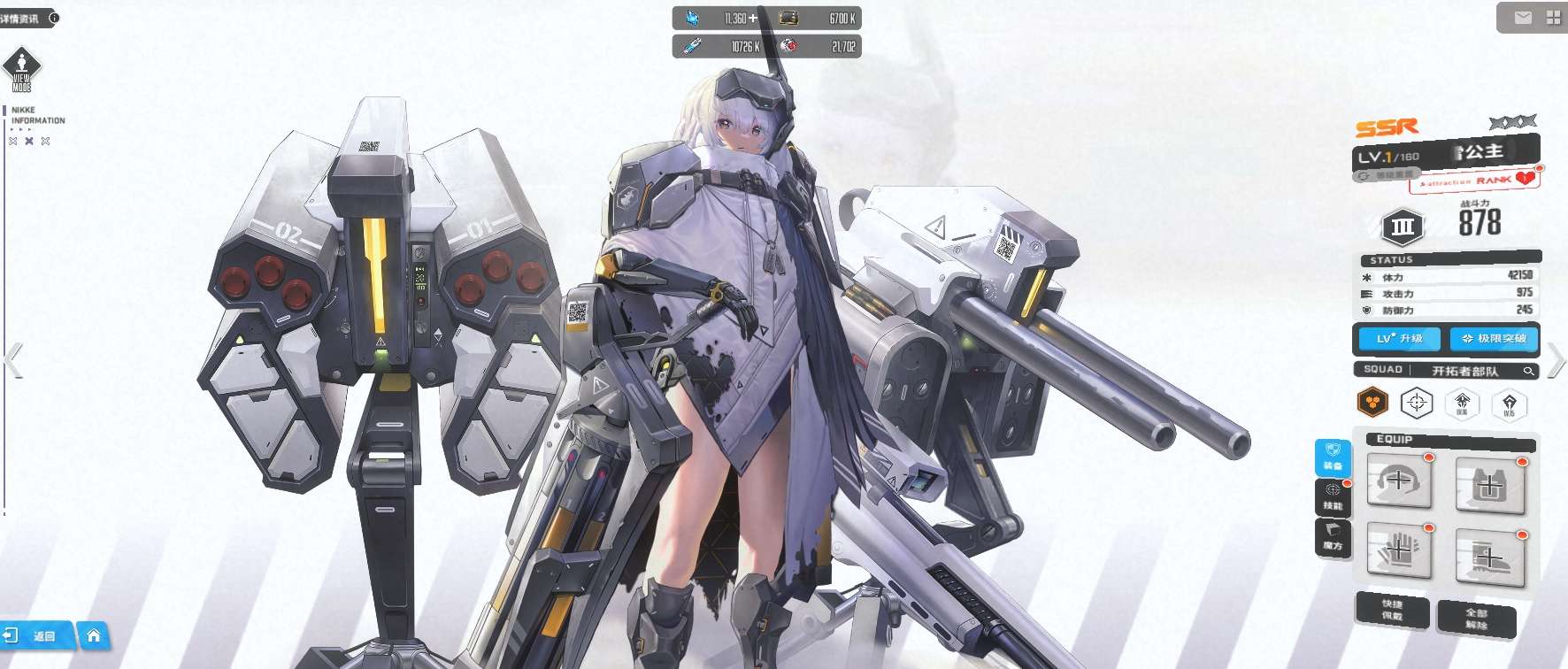
Task: Tap the LV 升级 level up button
Action: [1398, 338]
